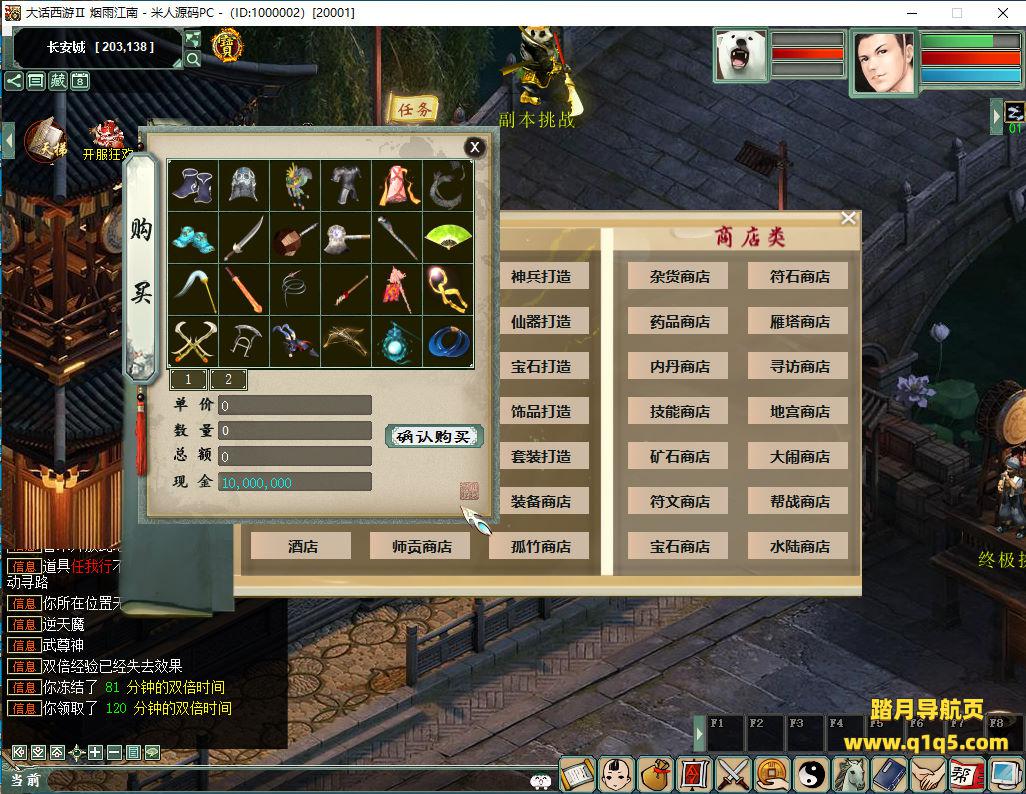This screenshot has width=1026, height=794.
Task: Open the 水陆商店 shop
Action: tap(799, 546)
